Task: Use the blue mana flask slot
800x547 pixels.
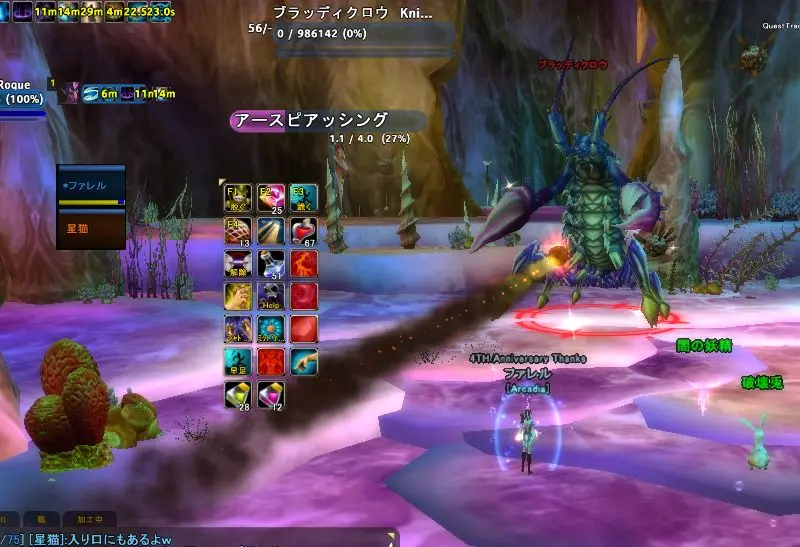Action: coord(271,264)
